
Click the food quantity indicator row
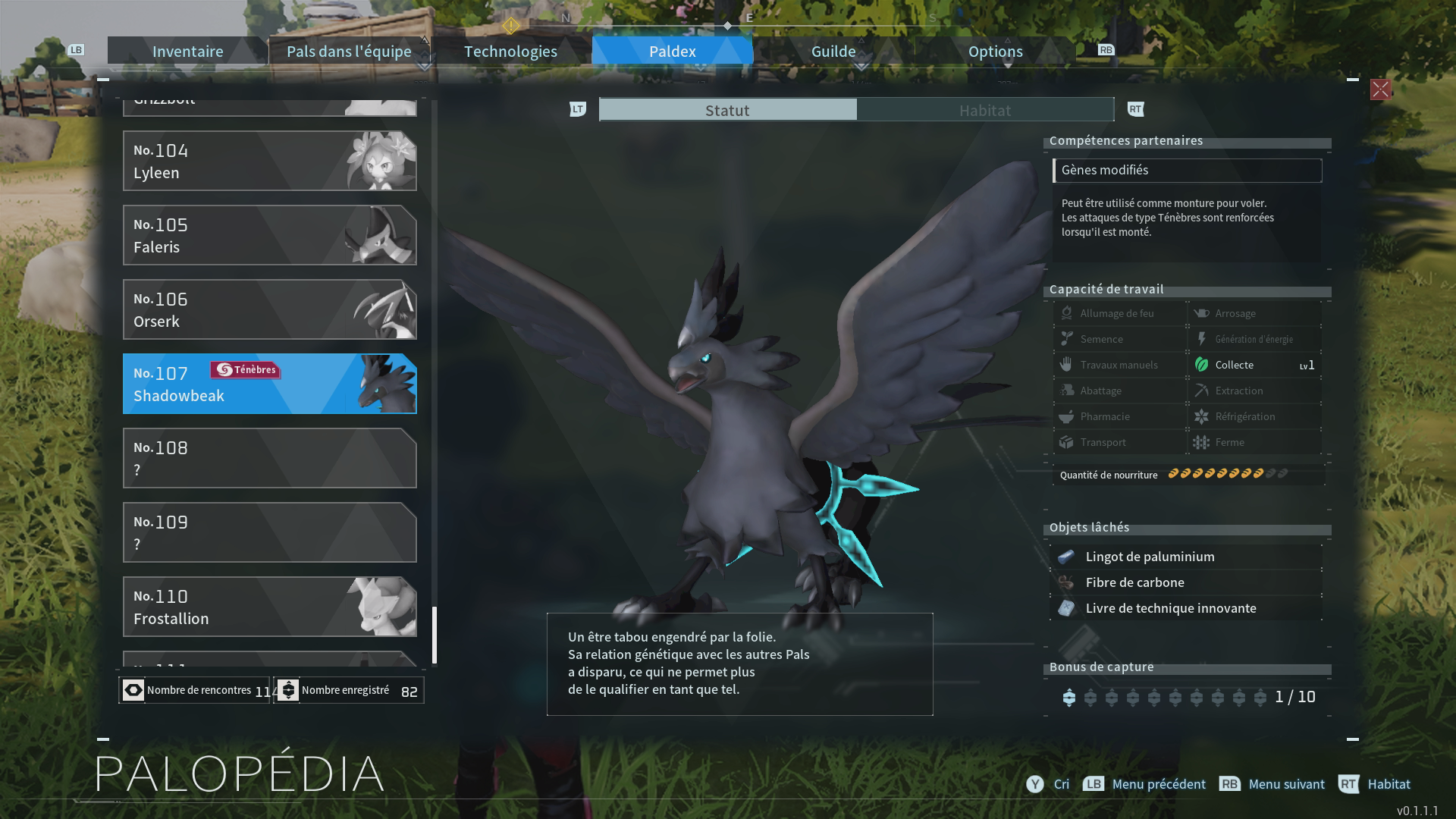coord(1189,475)
